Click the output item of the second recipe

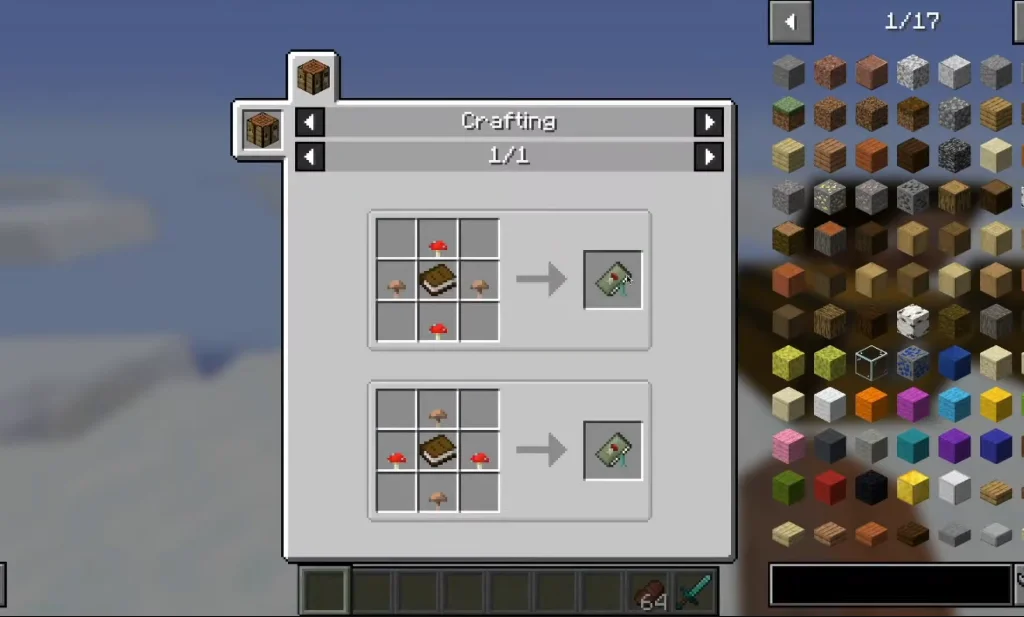click(x=612, y=451)
